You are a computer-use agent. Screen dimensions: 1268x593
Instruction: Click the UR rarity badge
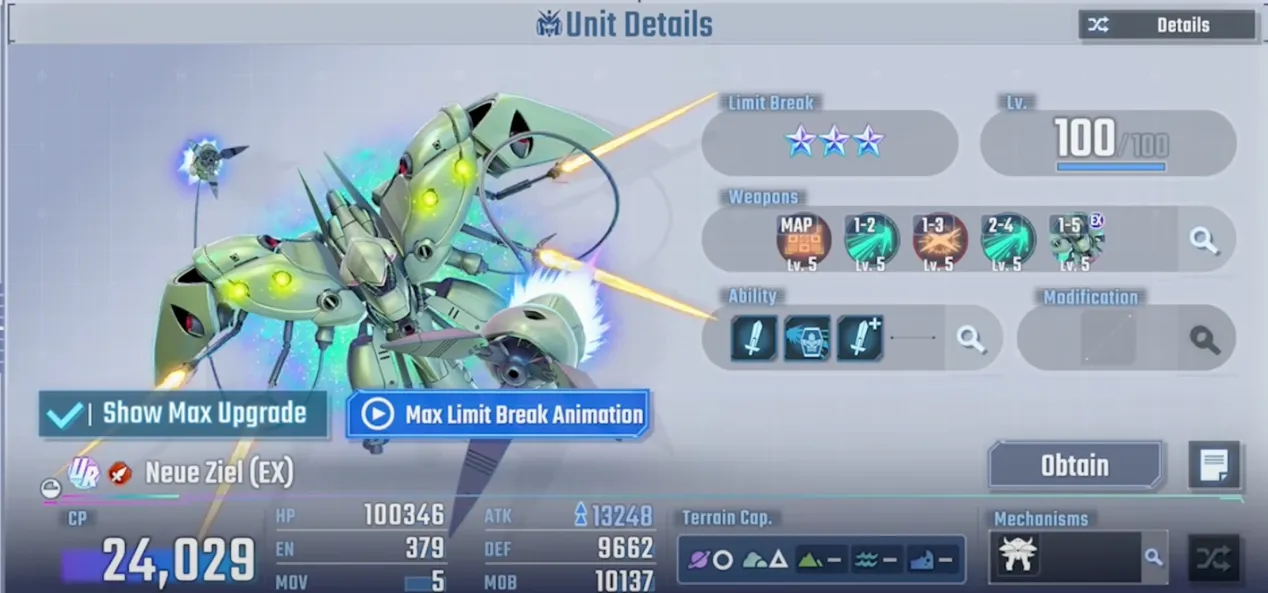[x=83, y=472]
